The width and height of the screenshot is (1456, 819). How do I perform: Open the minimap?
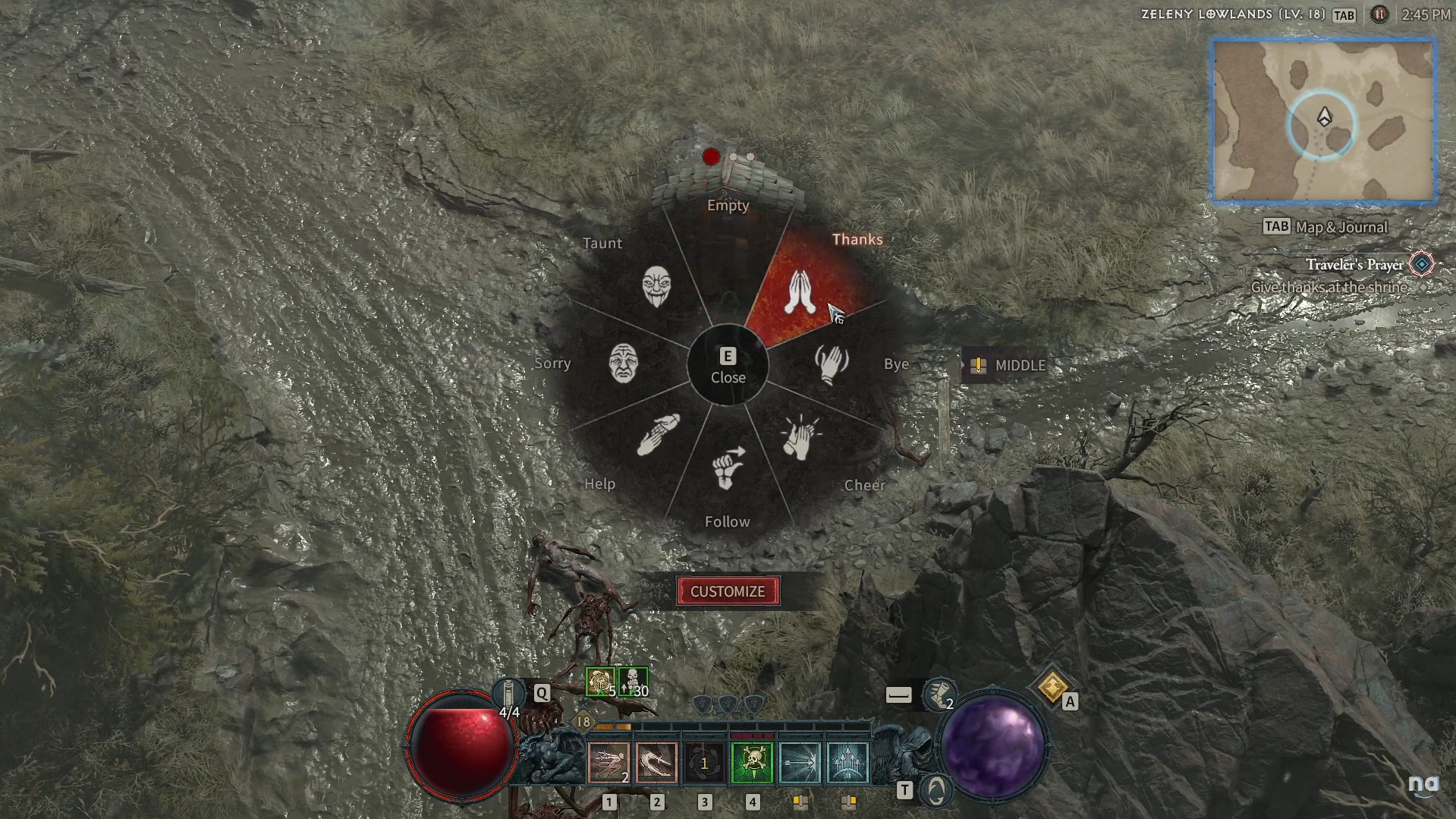pyautogui.click(x=1323, y=121)
